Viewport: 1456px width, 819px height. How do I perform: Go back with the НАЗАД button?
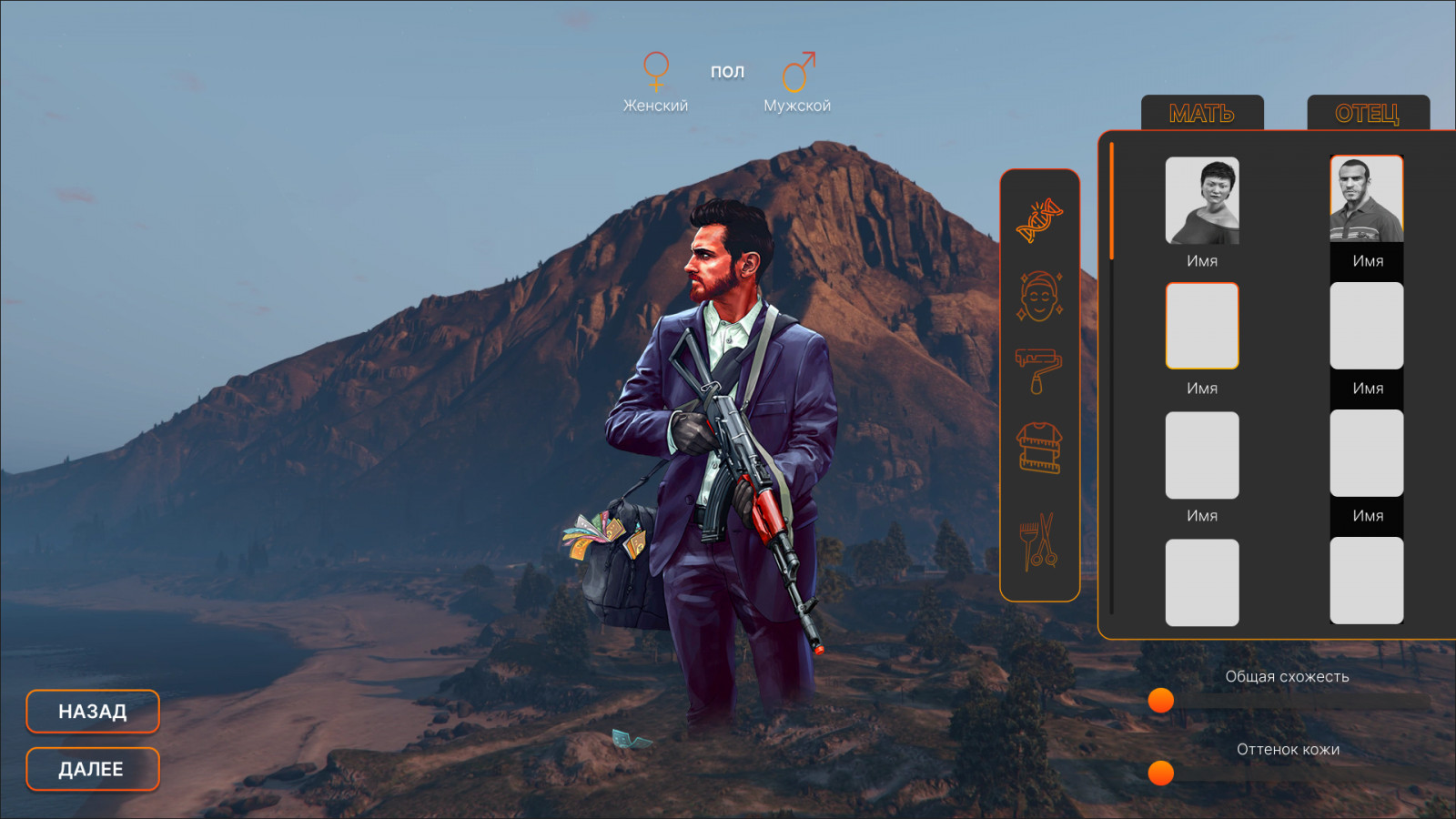93,712
